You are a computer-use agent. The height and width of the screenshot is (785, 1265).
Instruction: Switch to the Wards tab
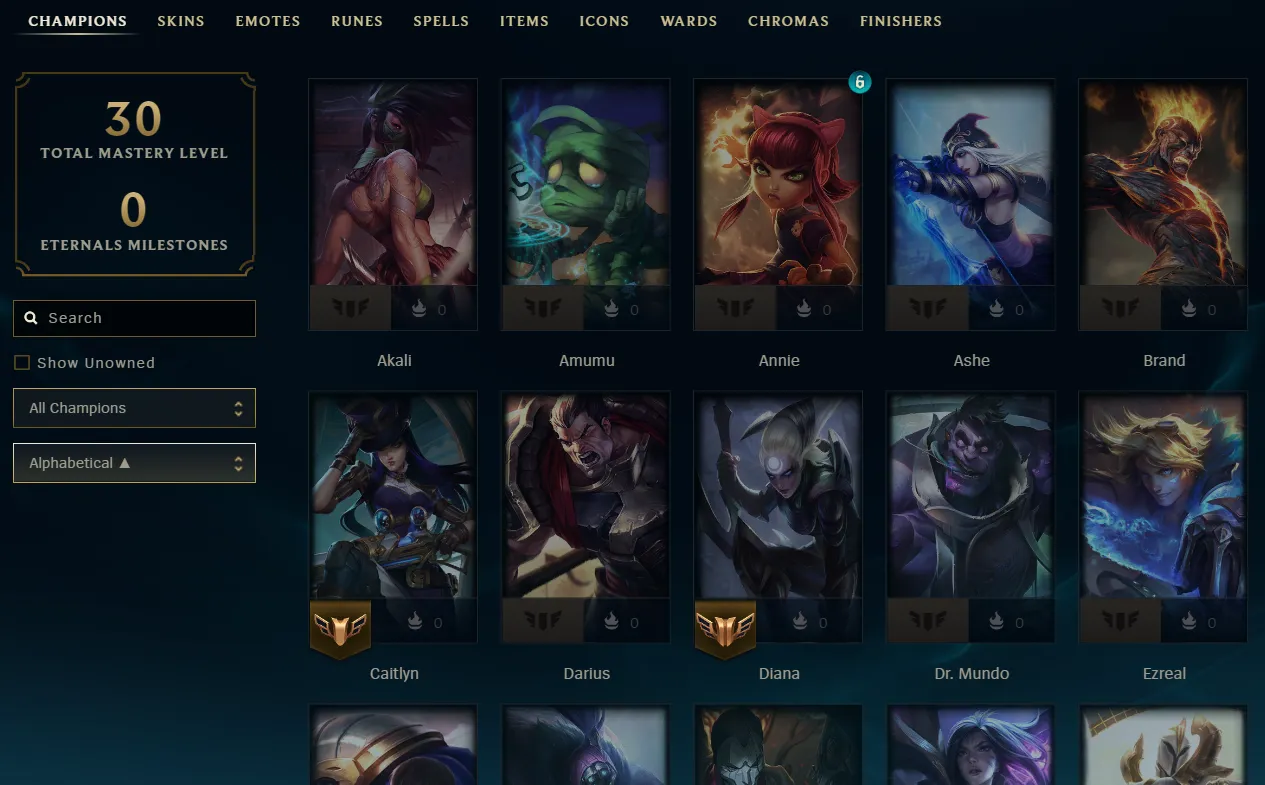click(x=689, y=21)
